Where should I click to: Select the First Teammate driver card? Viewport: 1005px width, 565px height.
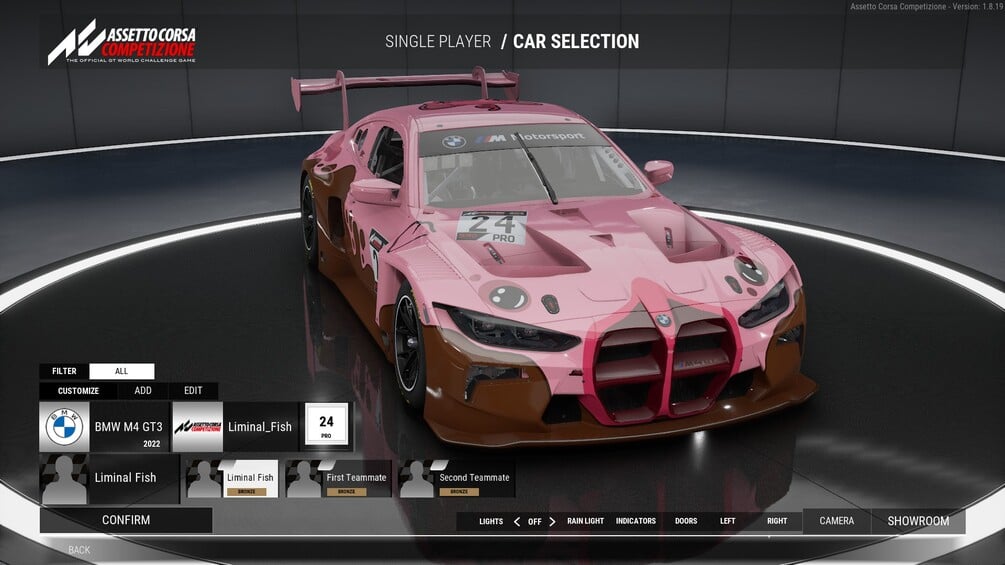[x=339, y=479]
